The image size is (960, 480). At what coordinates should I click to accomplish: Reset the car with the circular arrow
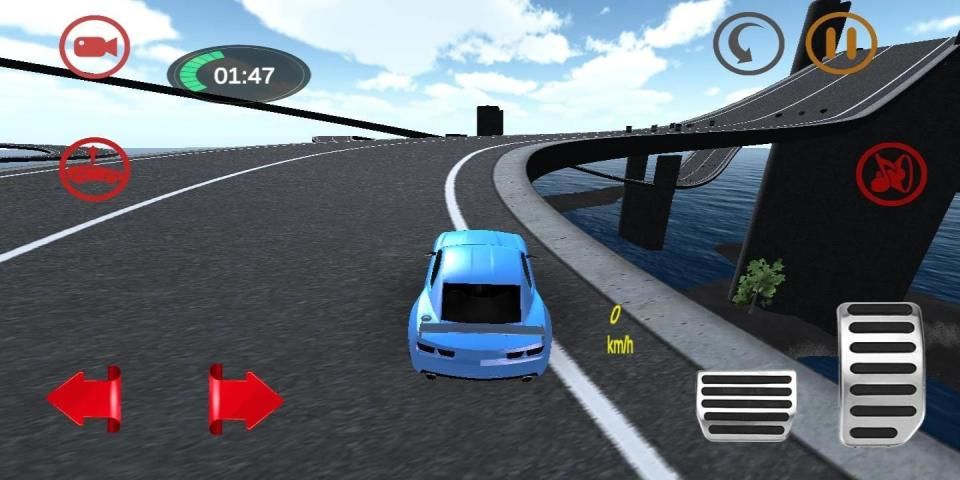(x=748, y=44)
